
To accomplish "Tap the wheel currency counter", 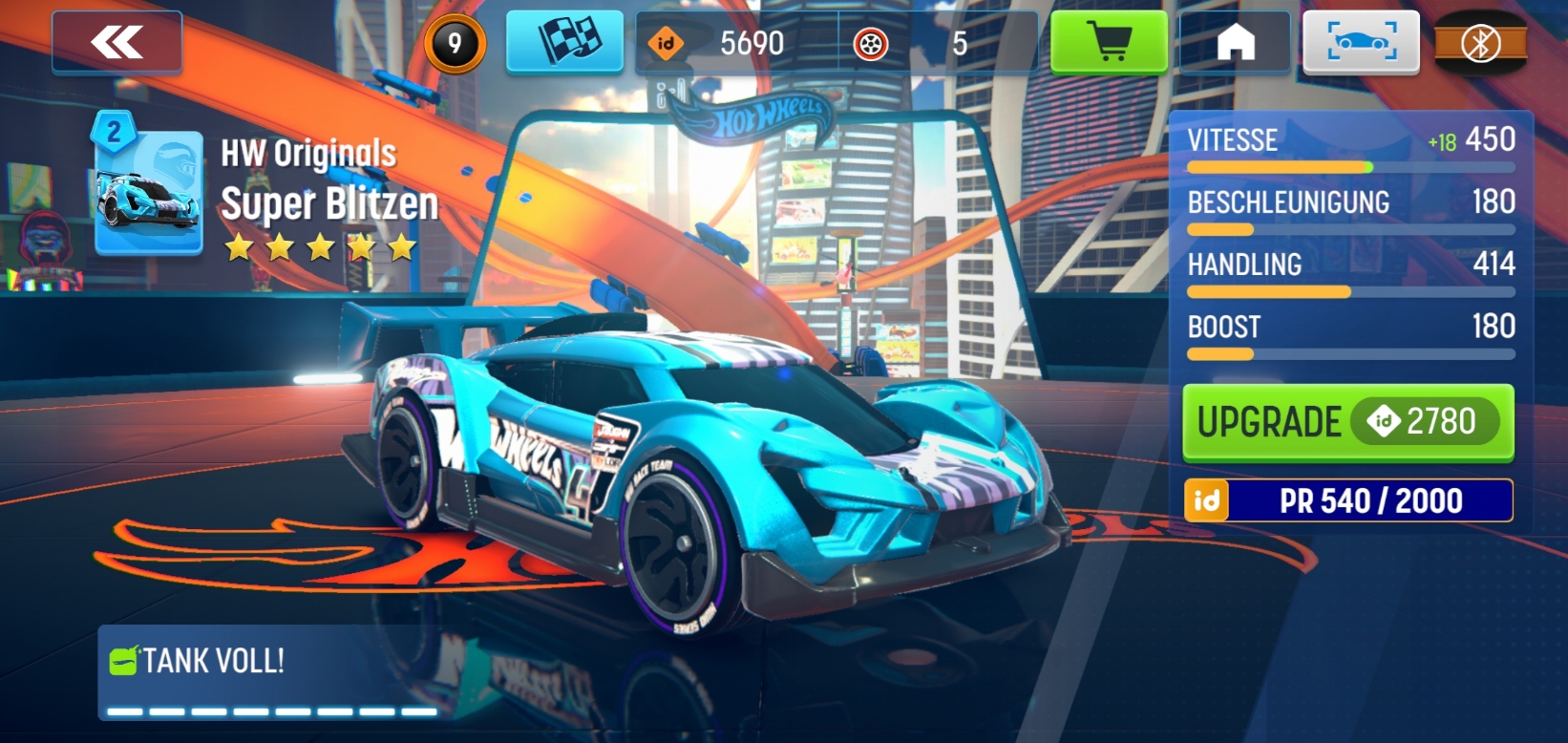I will pos(938,43).
